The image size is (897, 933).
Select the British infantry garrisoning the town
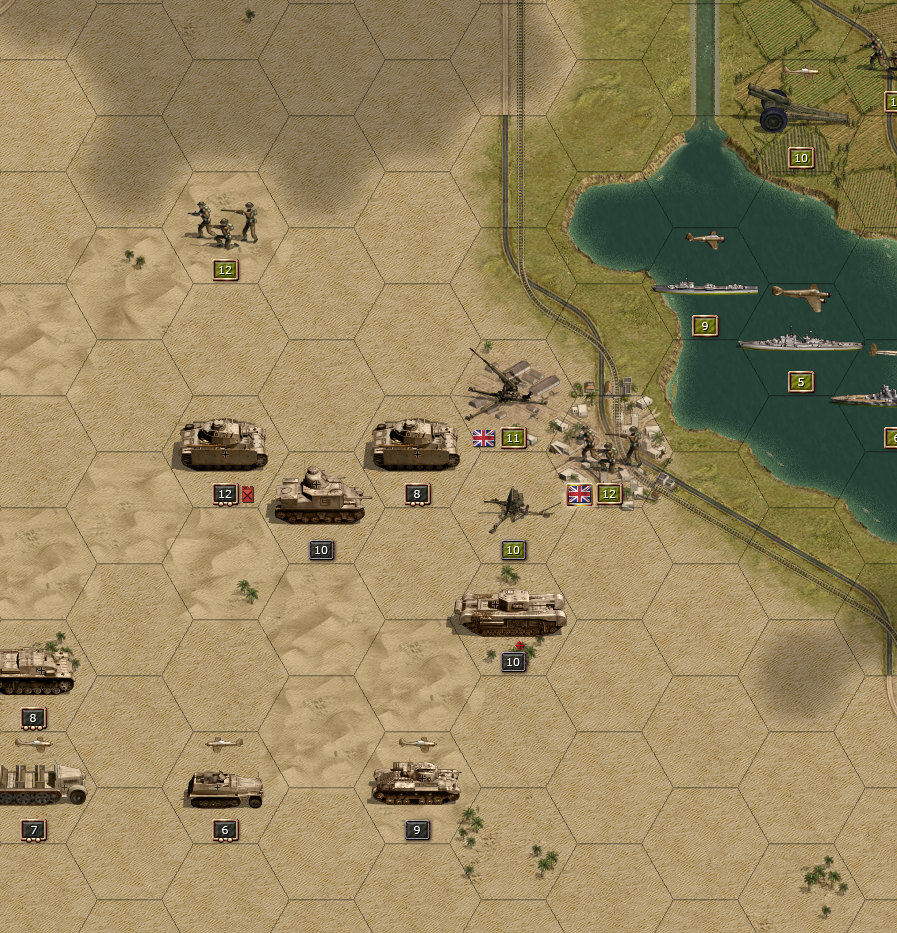tap(606, 447)
